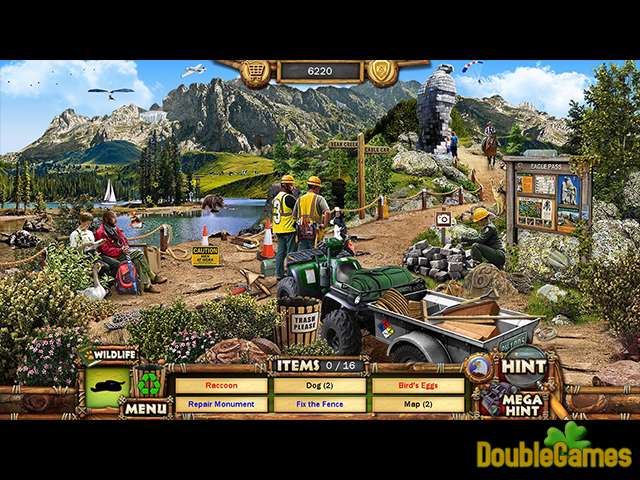Select Map (2) in the item list
The image size is (640, 480).
coord(418,405)
